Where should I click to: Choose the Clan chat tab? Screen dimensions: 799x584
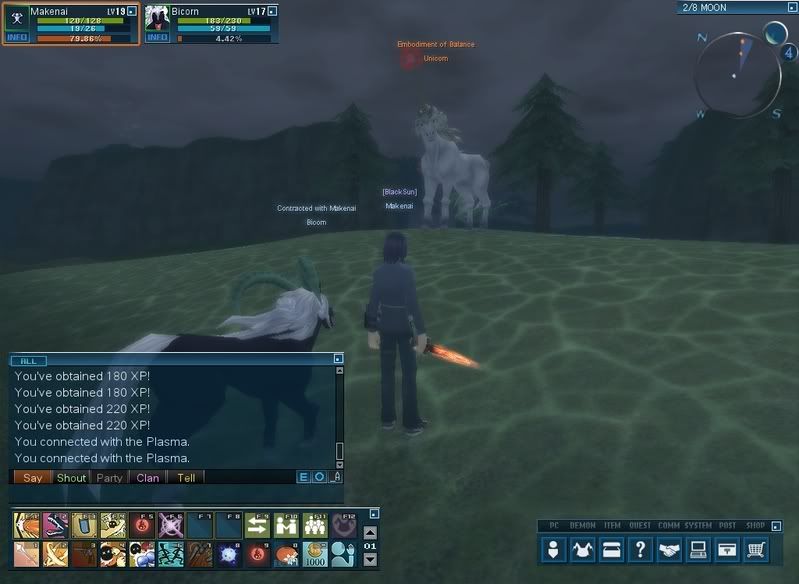coord(148,478)
